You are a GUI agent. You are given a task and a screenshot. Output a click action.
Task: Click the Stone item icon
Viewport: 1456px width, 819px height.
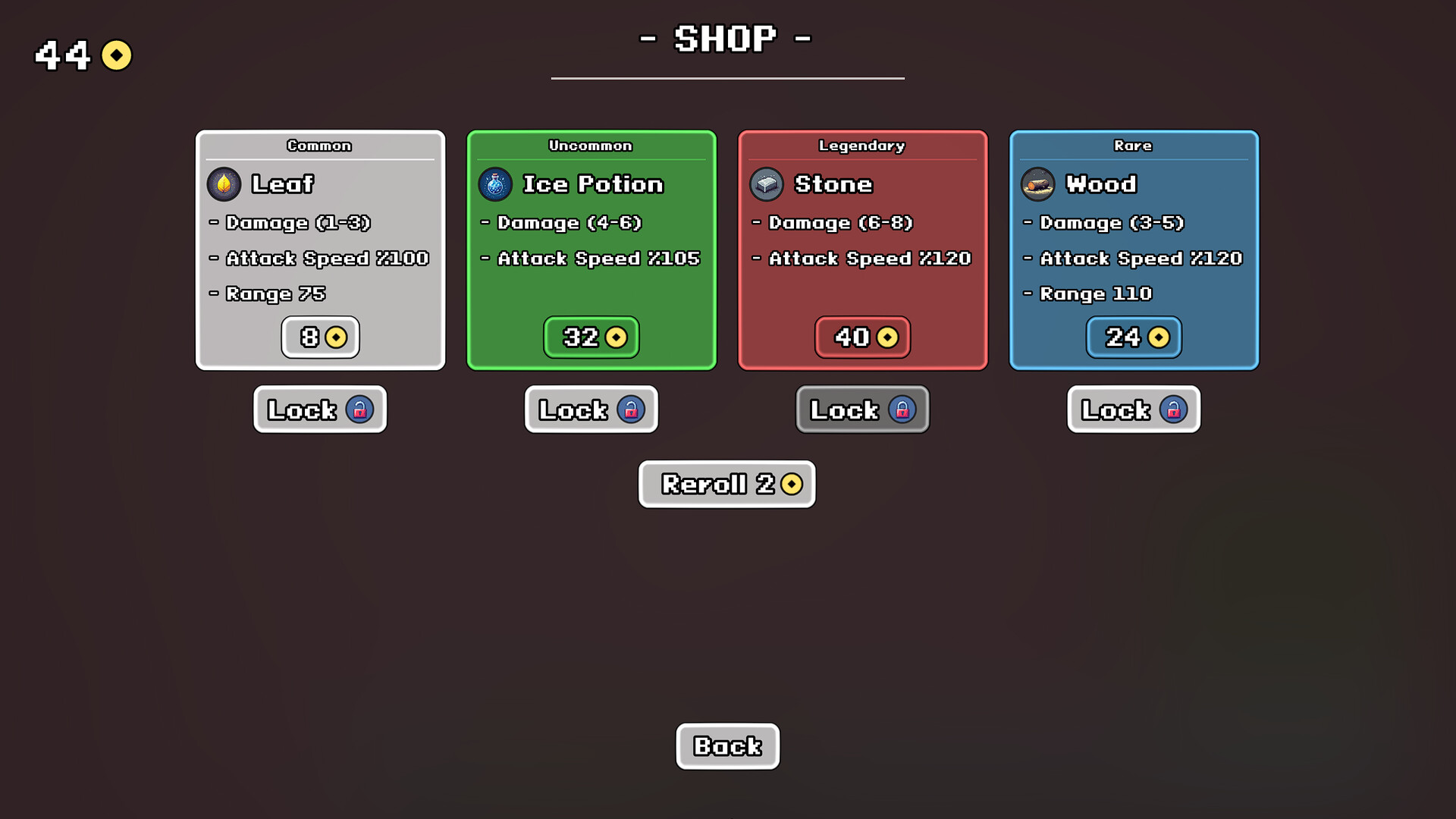(766, 184)
